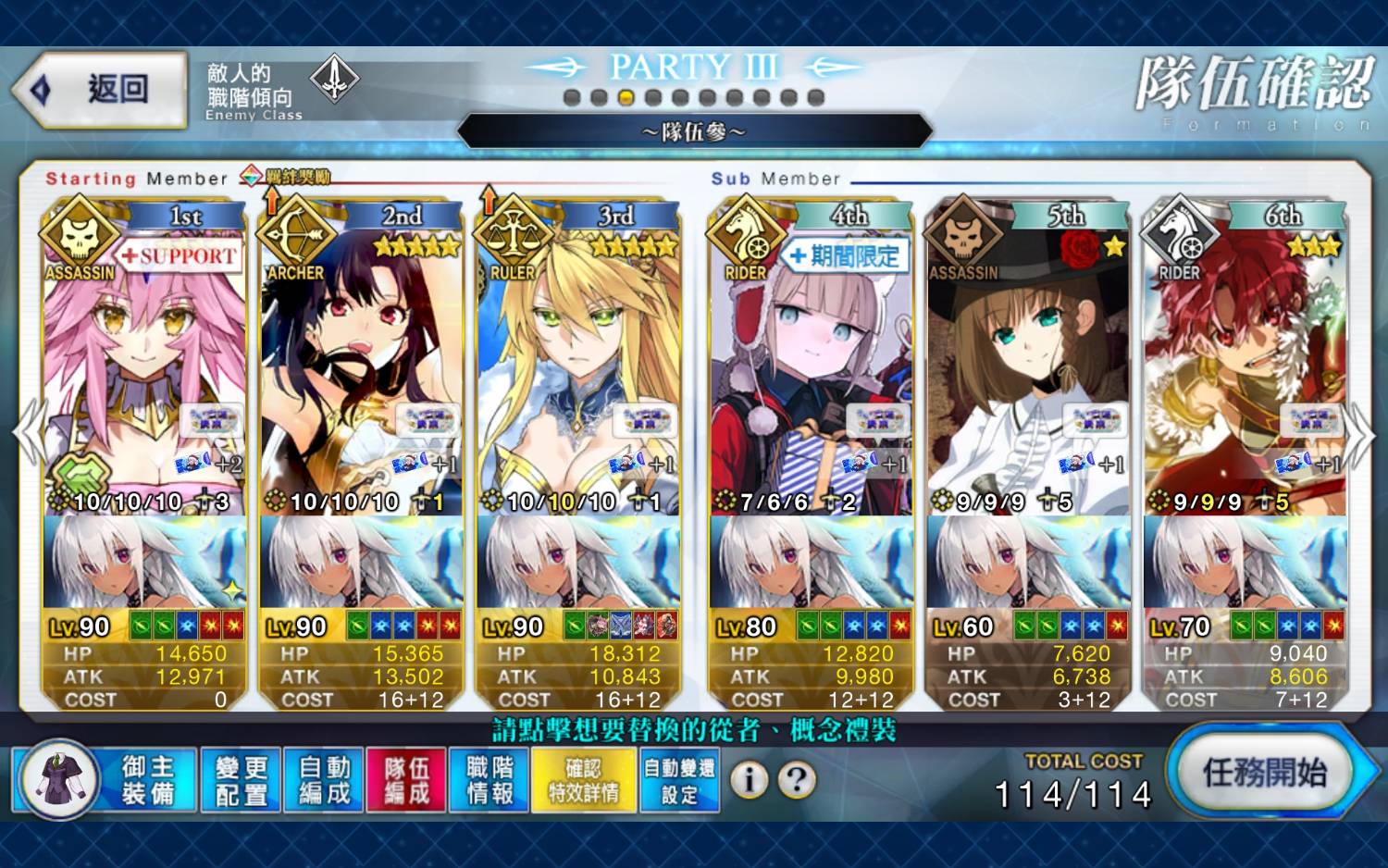Open 自動變還設定 settings
The width and height of the screenshot is (1388, 868).
coord(679,780)
